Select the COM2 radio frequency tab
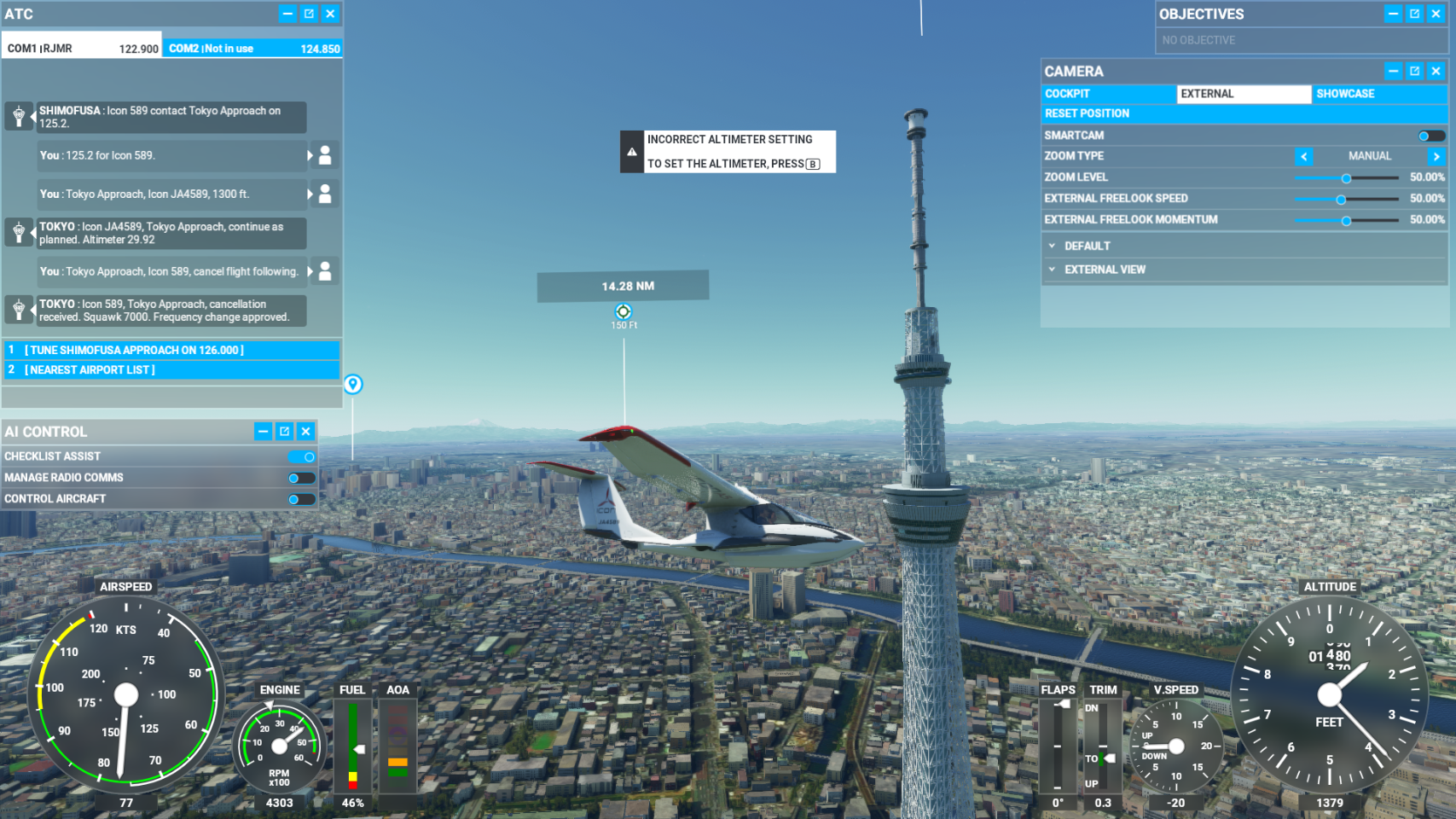 pos(253,49)
